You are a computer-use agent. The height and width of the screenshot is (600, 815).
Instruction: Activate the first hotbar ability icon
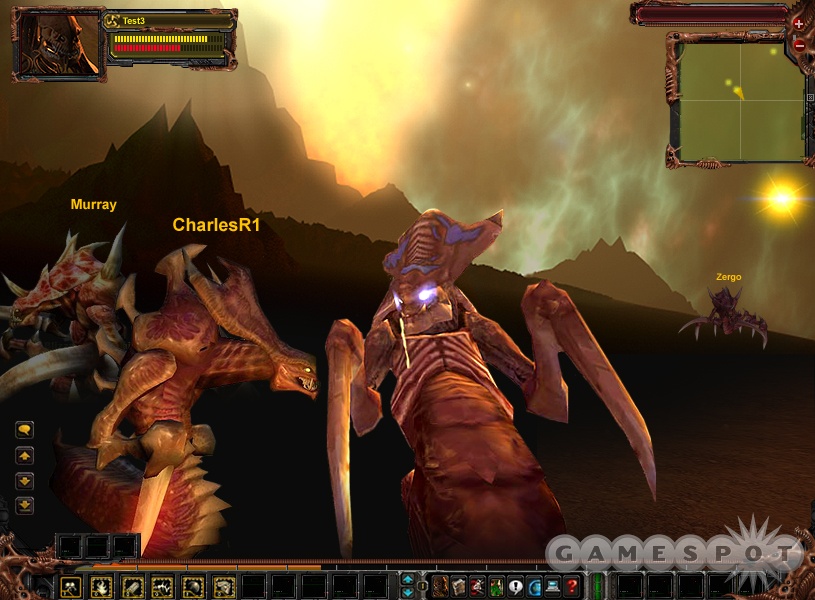pos(70,587)
